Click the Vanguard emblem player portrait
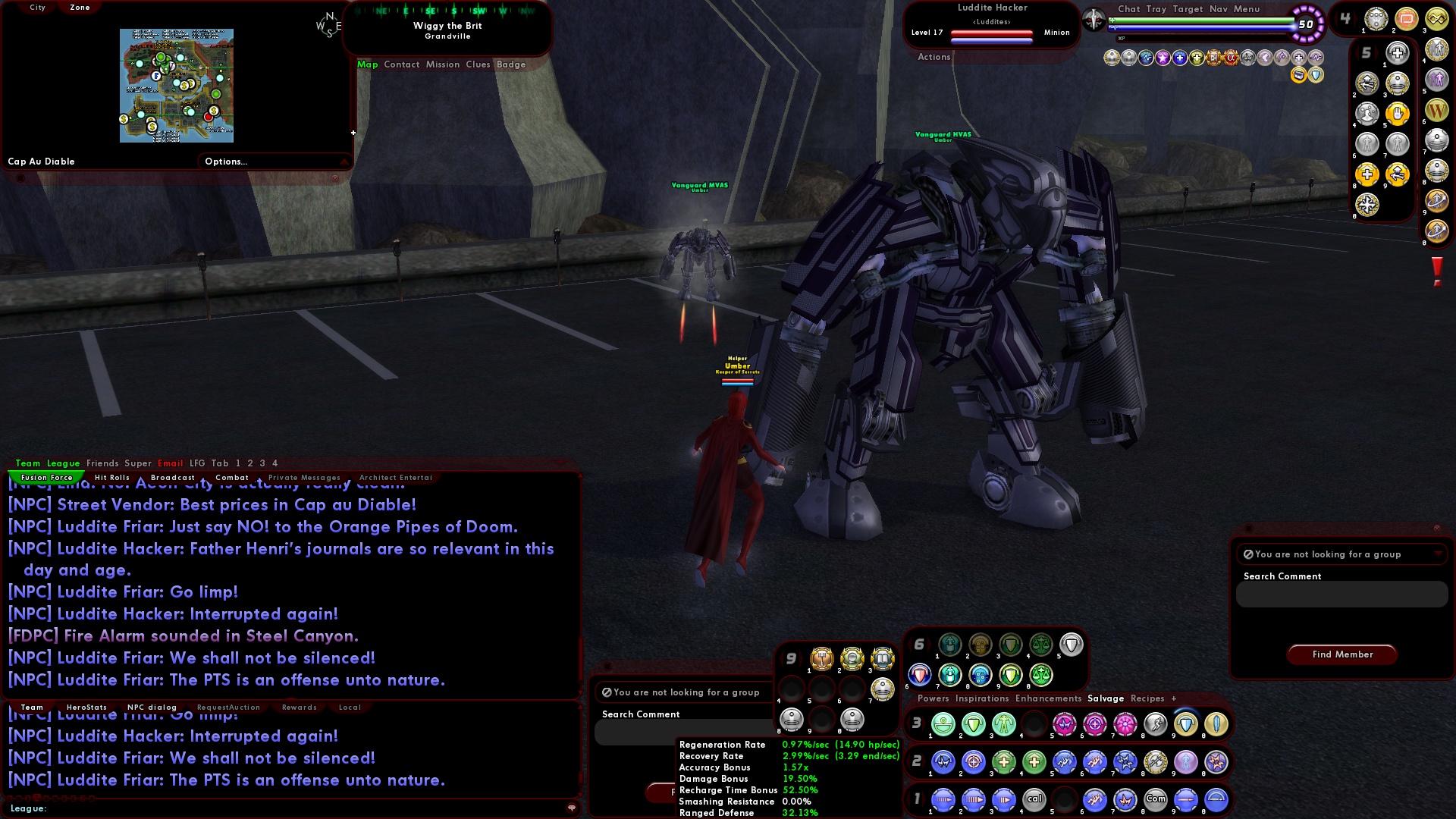 pos(1094,19)
